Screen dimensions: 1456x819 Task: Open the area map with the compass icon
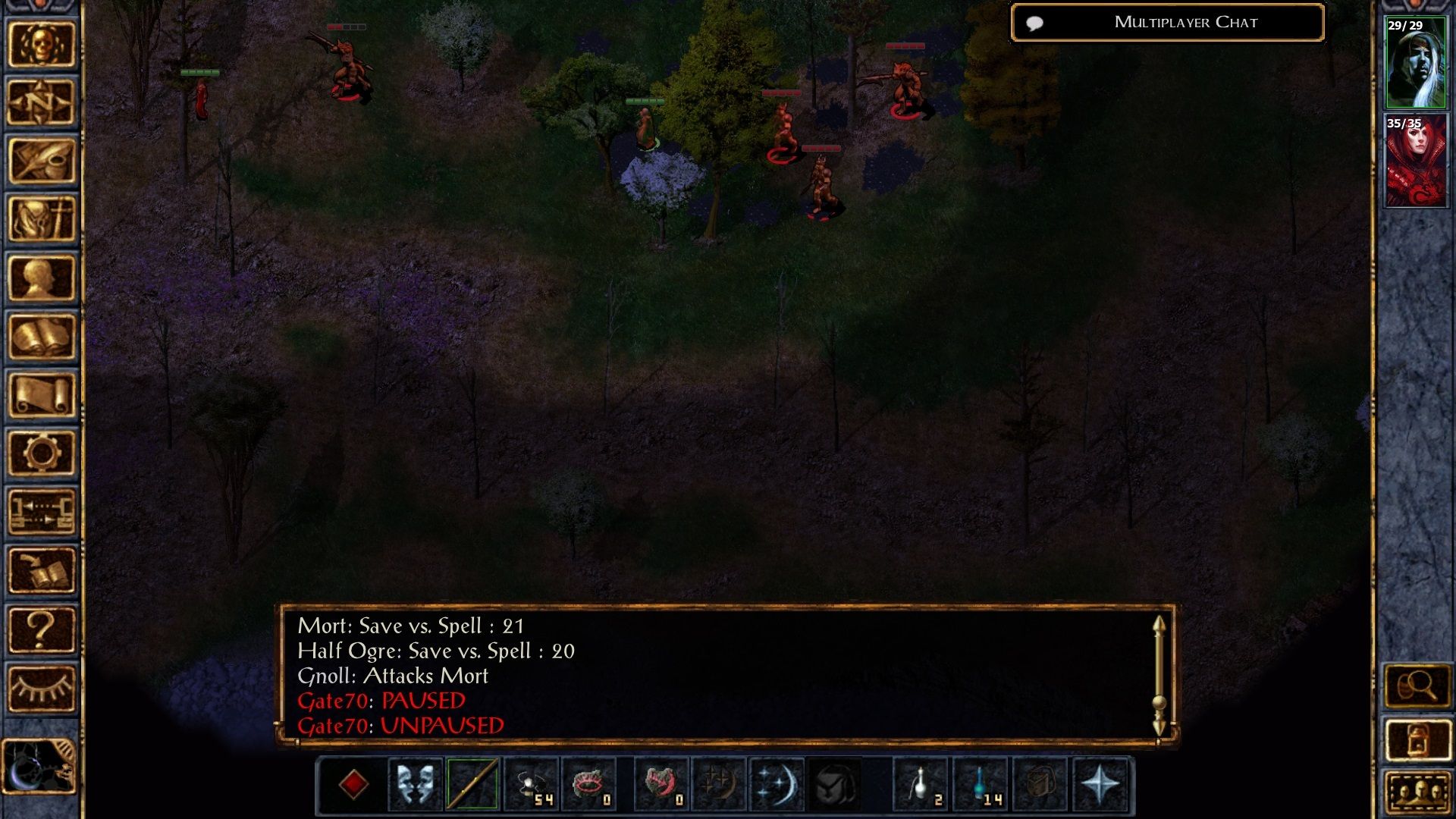pos(42,102)
